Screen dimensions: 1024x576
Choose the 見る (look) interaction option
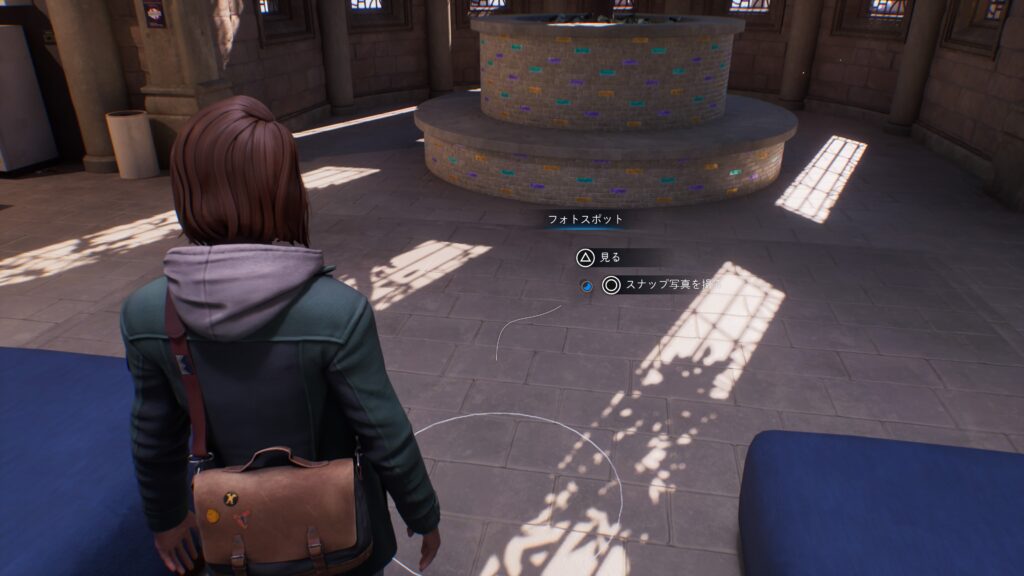[x=599, y=257]
